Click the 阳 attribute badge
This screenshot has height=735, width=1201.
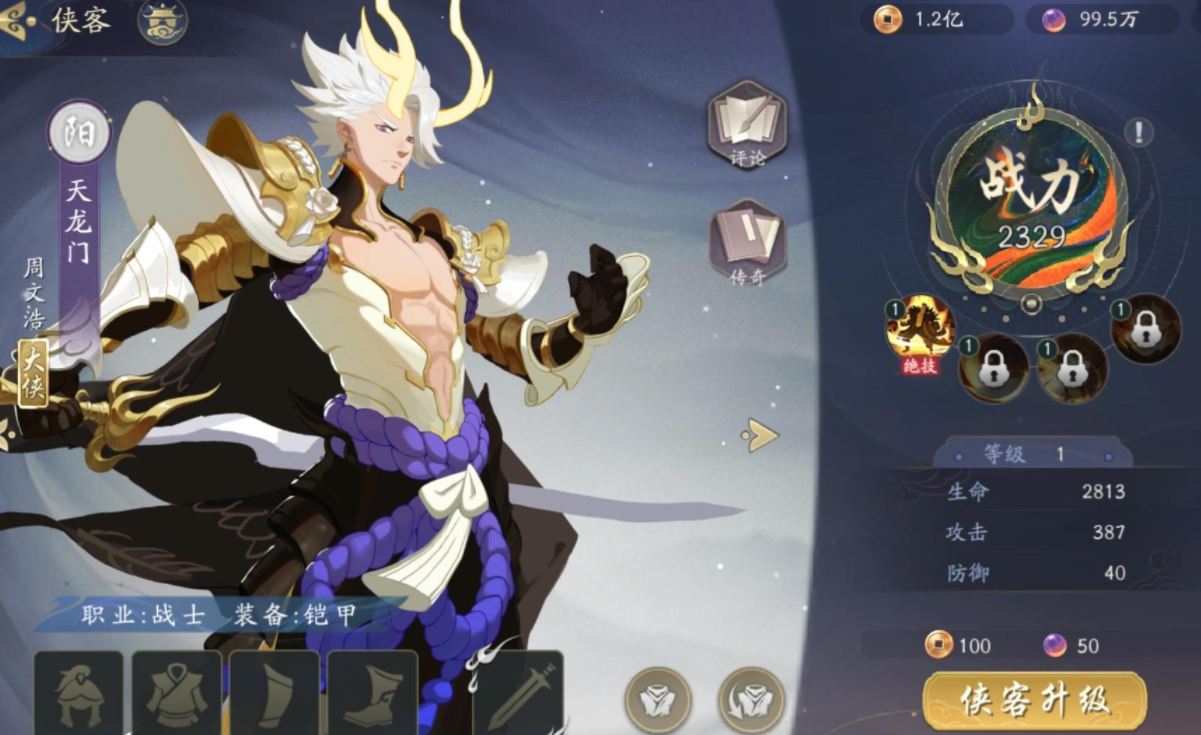pos(79,134)
